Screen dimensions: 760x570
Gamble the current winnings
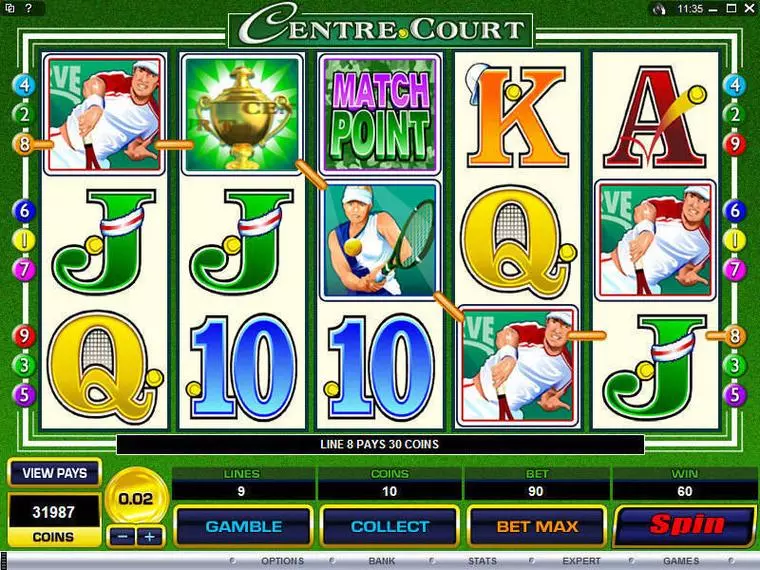click(x=243, y=526)
